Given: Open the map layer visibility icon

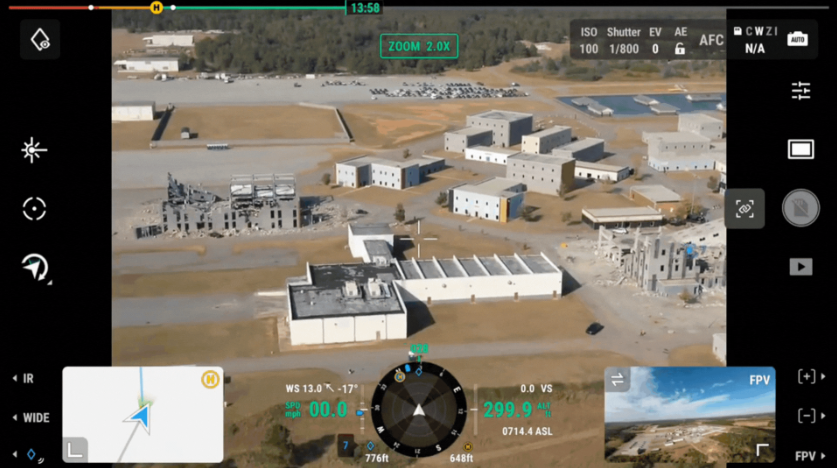Looking at the screenshot, I should 40,40.
